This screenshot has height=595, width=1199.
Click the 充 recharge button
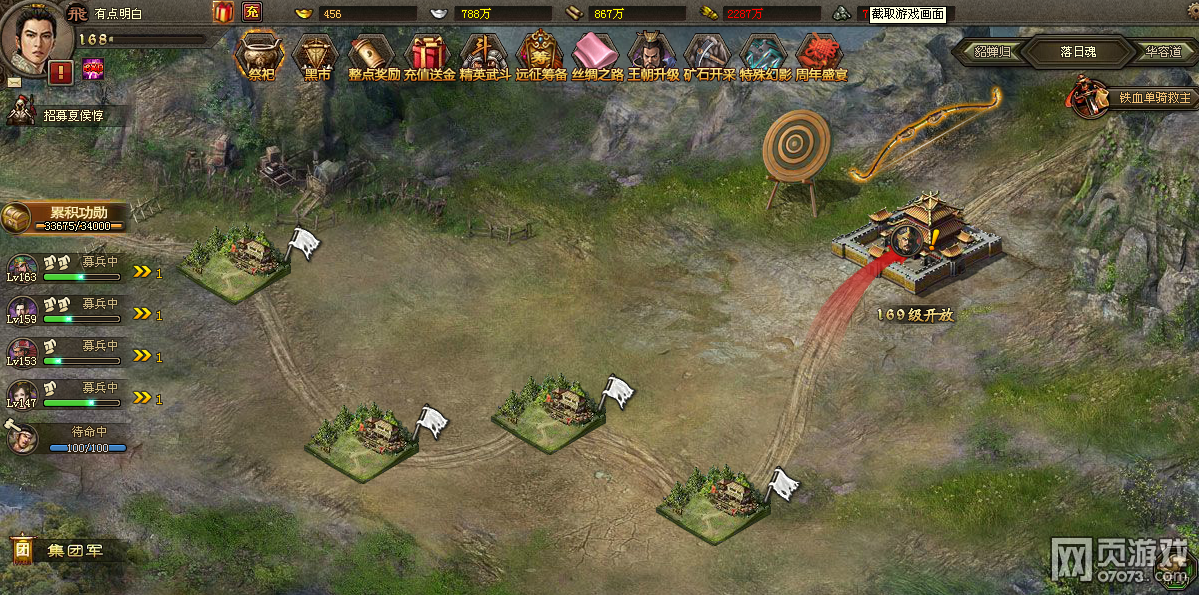coord(251,13)
